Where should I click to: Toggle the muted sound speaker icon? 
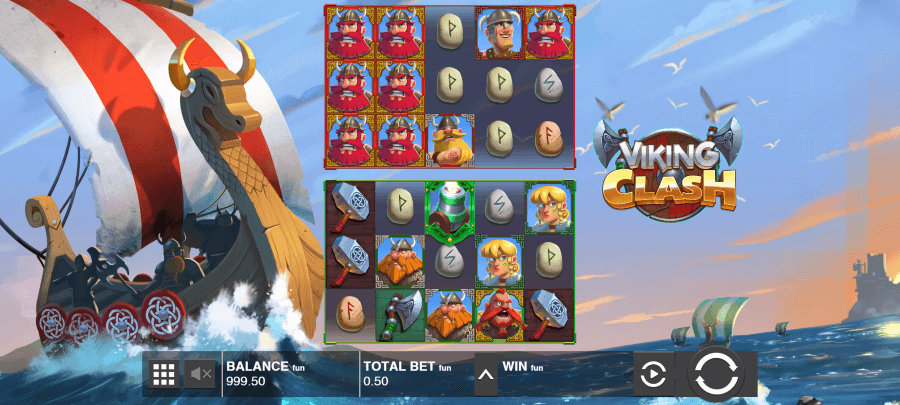[201, 375]
